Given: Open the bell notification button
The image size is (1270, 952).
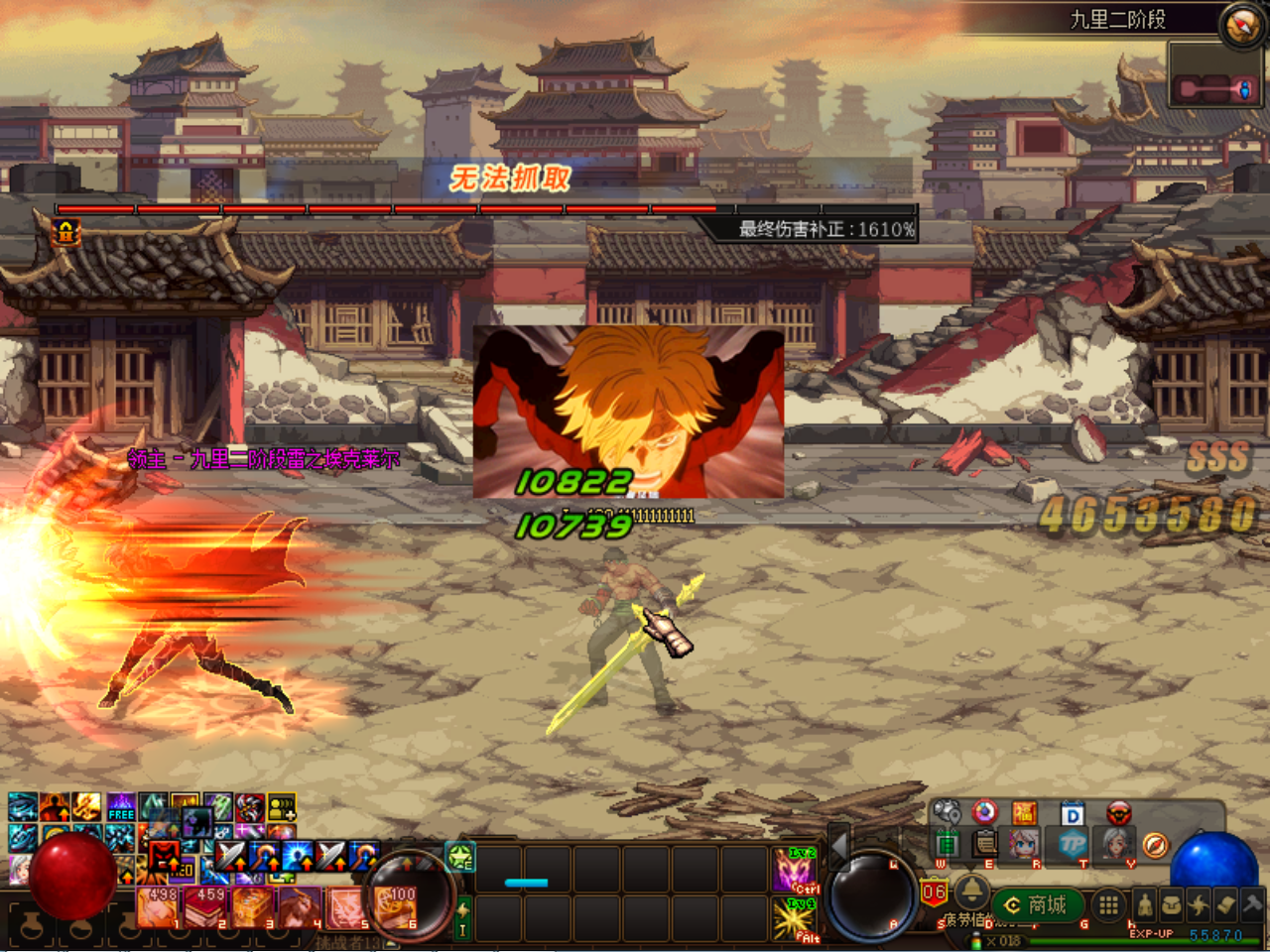Looking at the screenshot, I should (x=972, y=892).
